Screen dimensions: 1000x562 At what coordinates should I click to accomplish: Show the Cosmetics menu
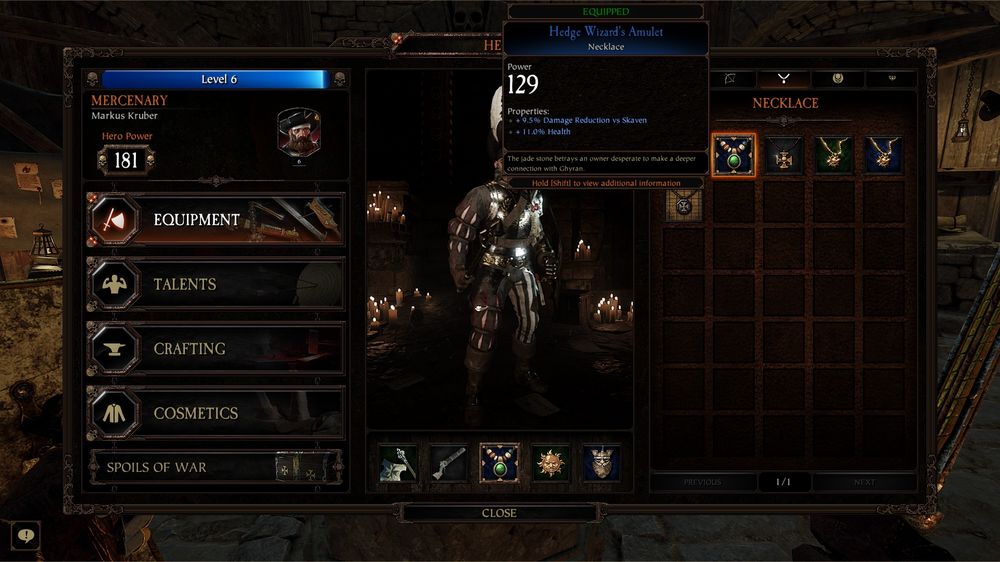pyautogui.click(x=215, y=413)
